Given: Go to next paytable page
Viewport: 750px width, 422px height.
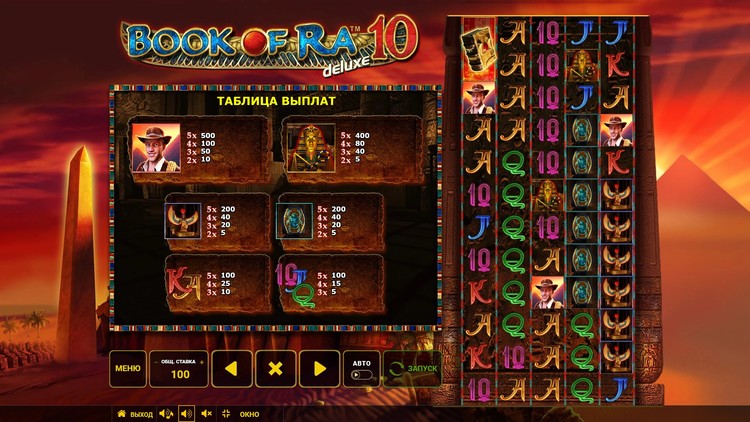Looking at the screenshot, I should coord(320,368).
